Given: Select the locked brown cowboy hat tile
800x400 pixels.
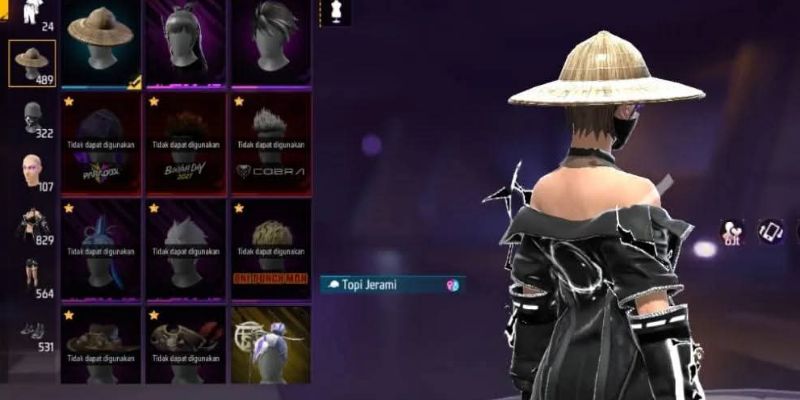Looking at the screenshot, I should click(x=101, y=345).
